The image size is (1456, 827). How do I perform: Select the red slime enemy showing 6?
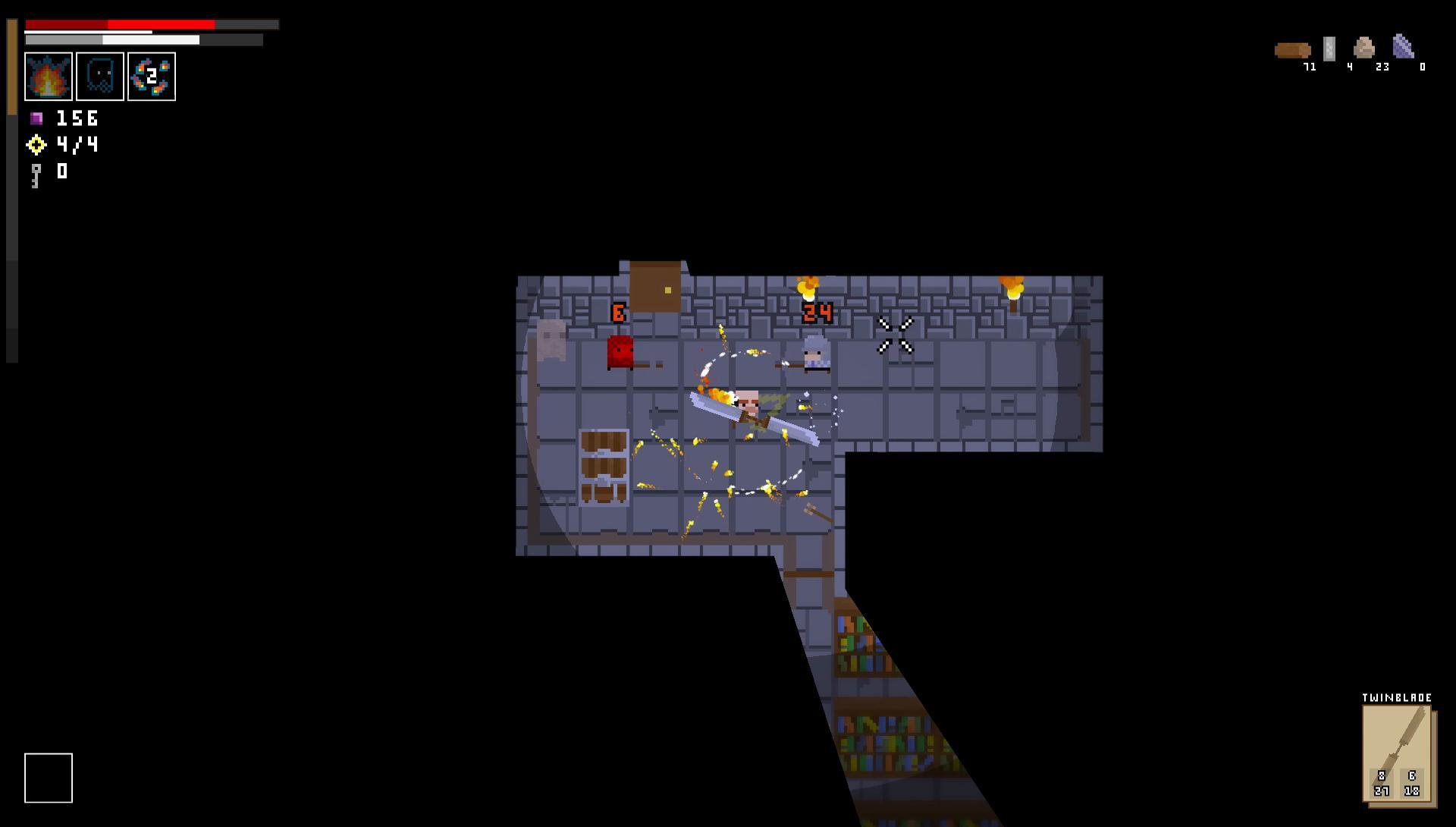click(620, 353)
